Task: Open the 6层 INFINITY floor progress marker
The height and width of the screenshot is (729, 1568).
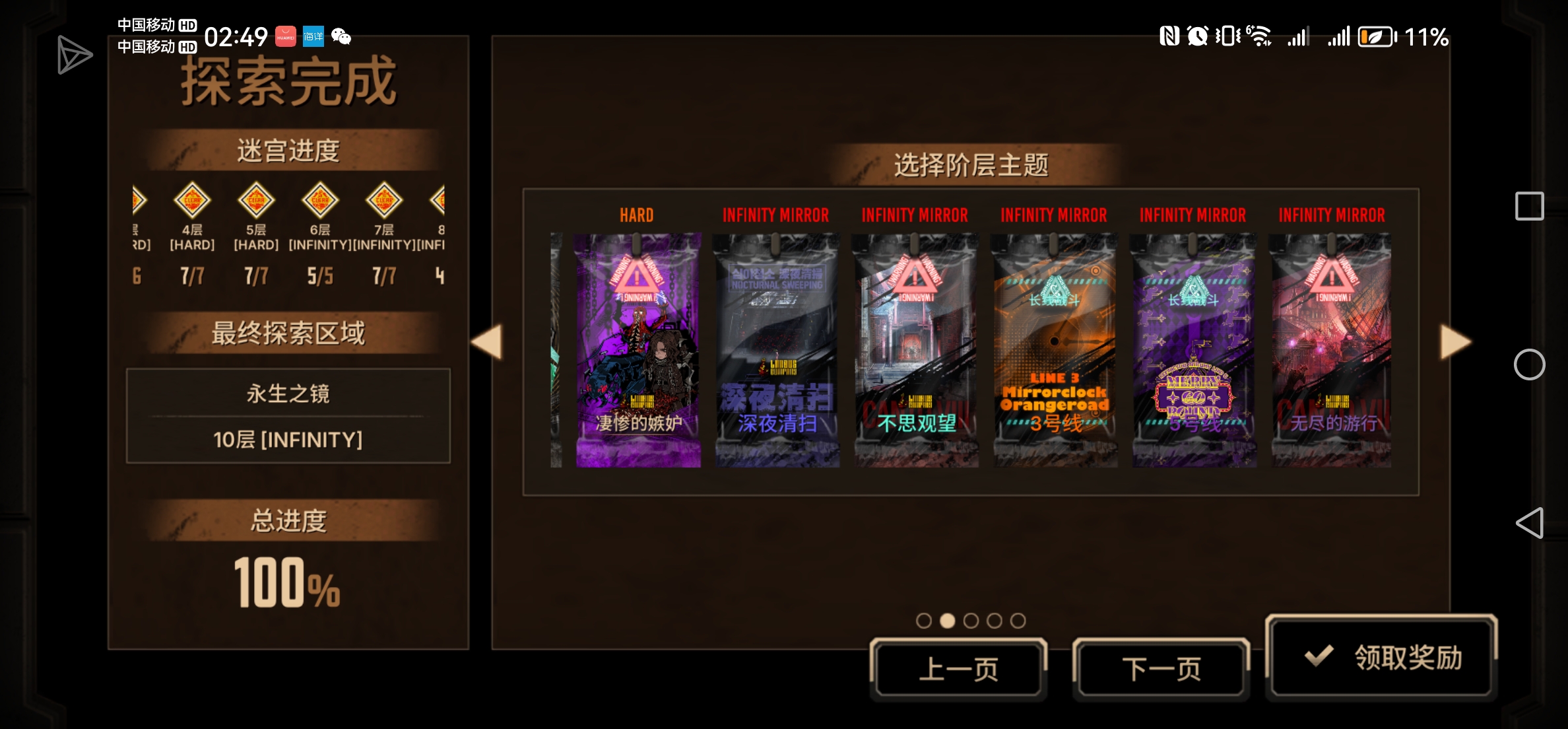Action: [x=320, y=201]
